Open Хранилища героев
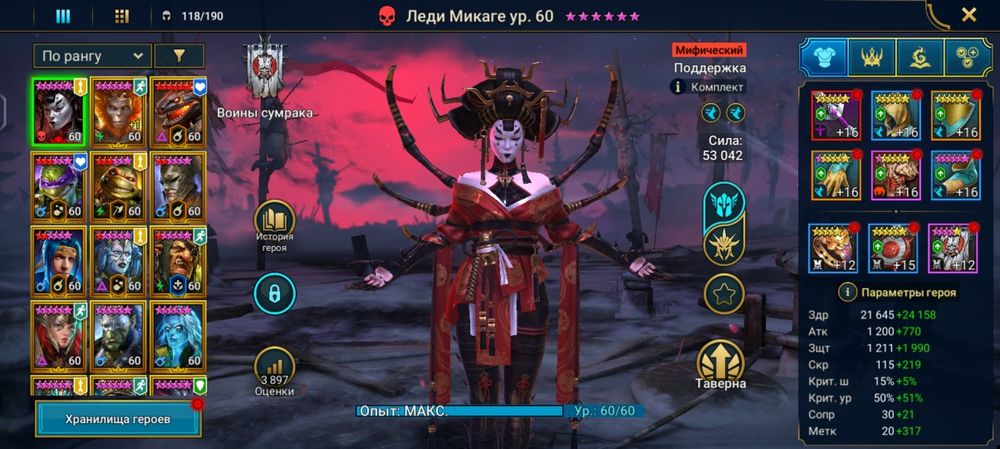The width and height of the screenshot is (1000, 449). (x=118, y=419)
